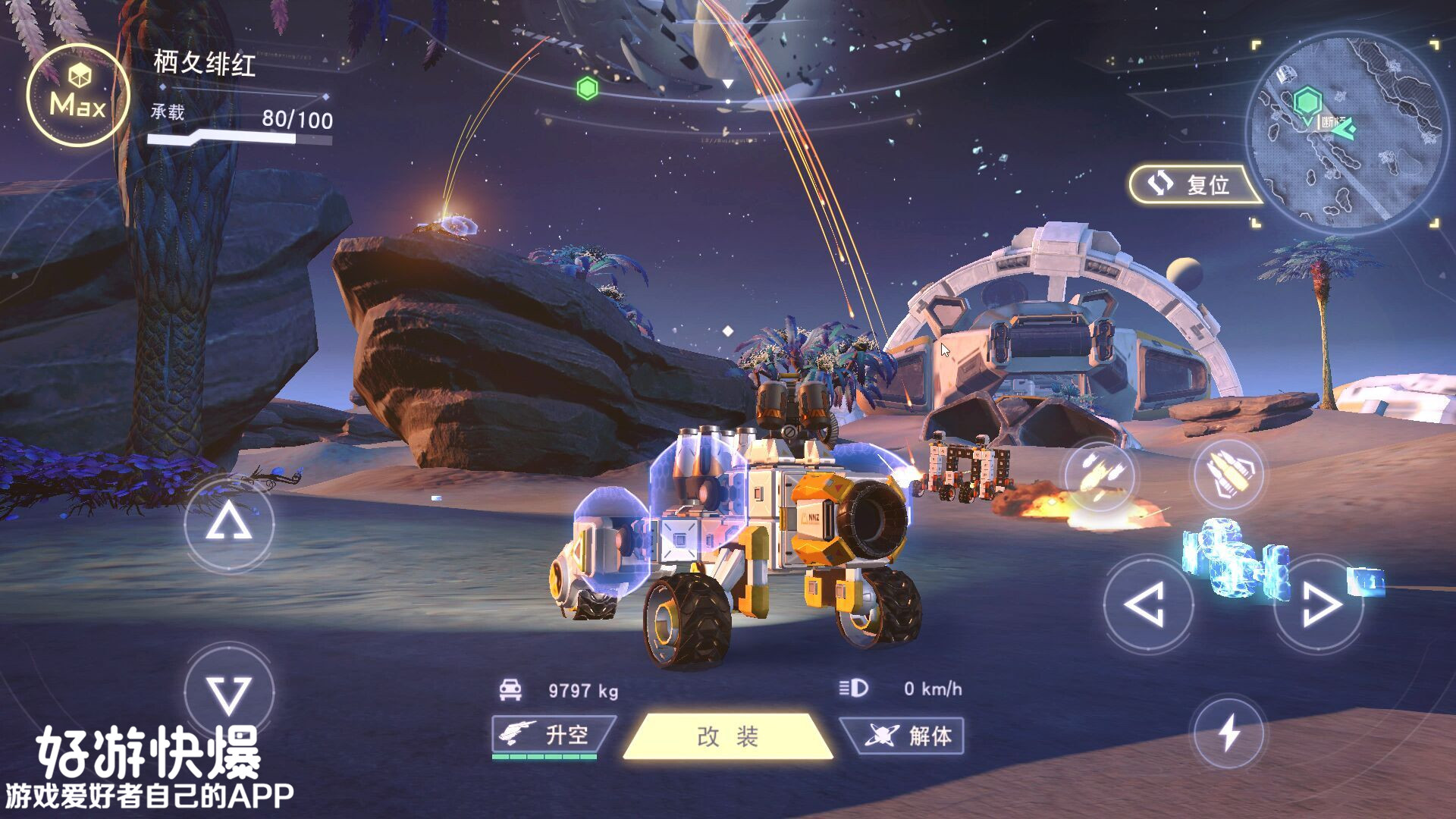This screenshot has width=1456, height=819.
Task: Steer with the right-arrow button
Action: (x=1319, y=604)
